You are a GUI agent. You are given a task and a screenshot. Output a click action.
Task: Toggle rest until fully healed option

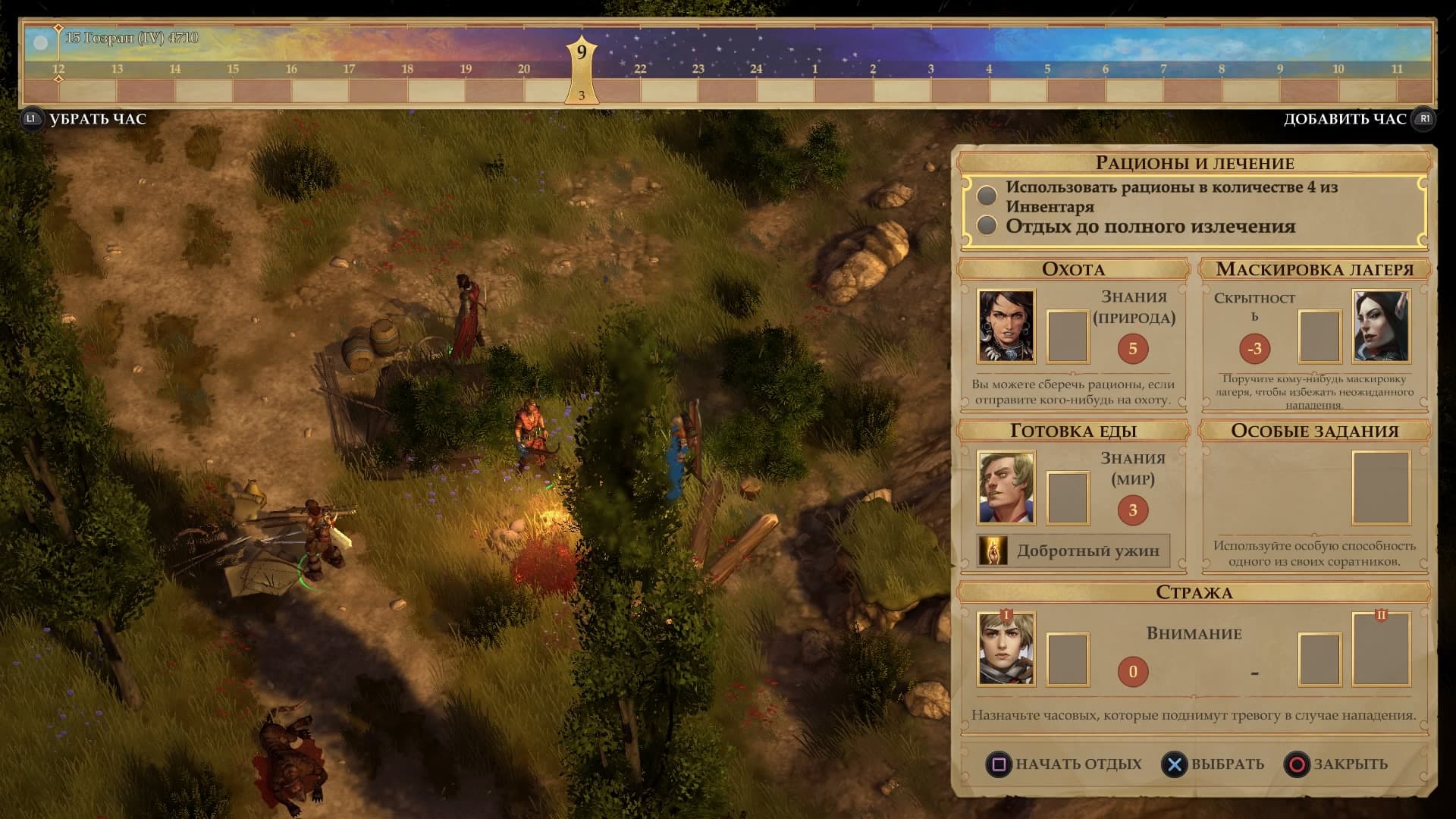[x=987, y=226]
